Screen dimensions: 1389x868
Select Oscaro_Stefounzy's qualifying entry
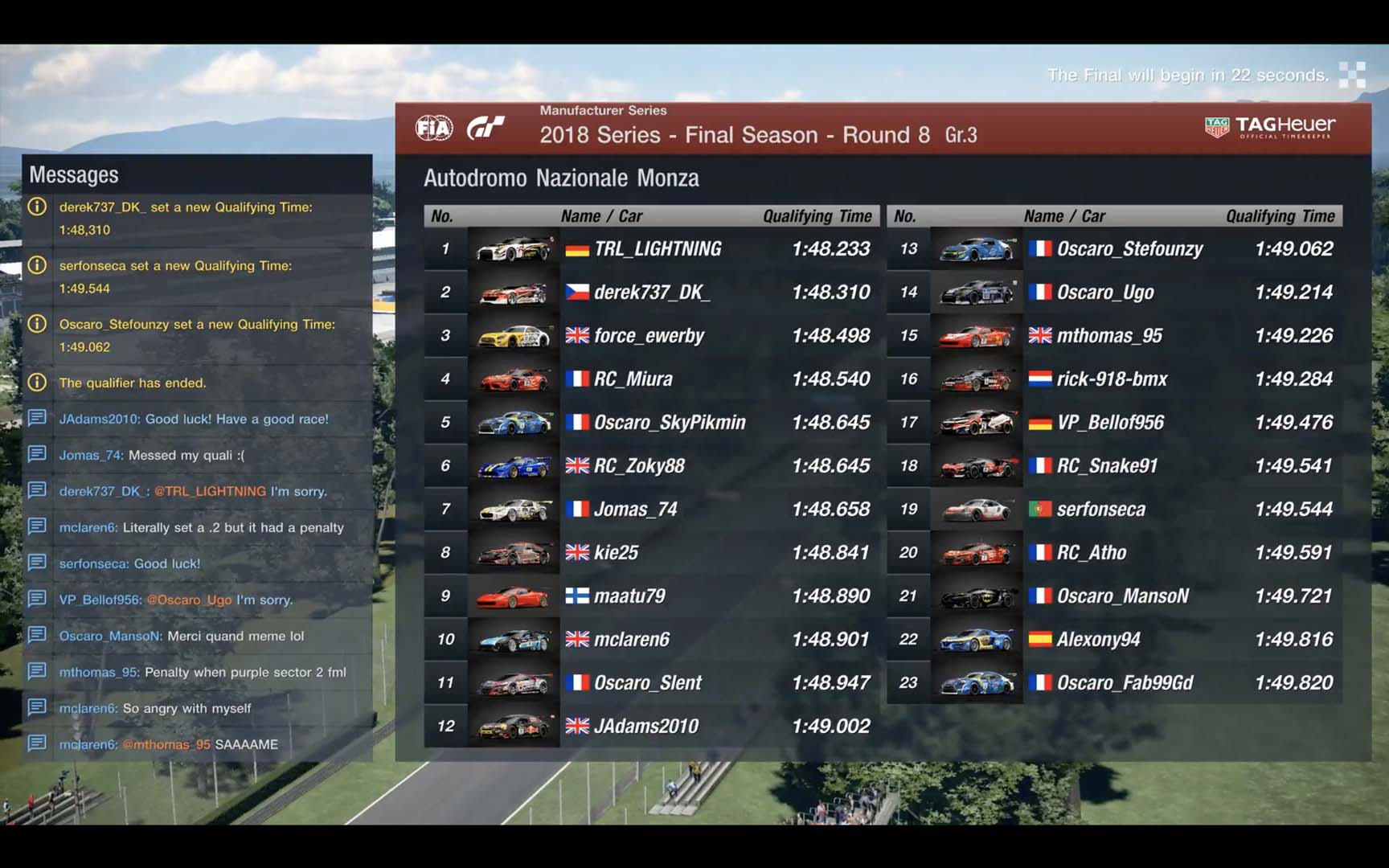(1129, 249)
